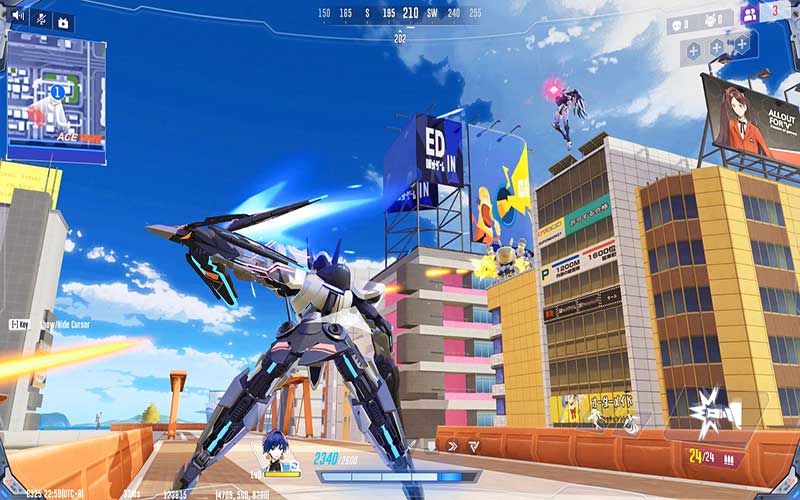
Task: Activate the double-chevron dash icon
Action: click(453, 446)
